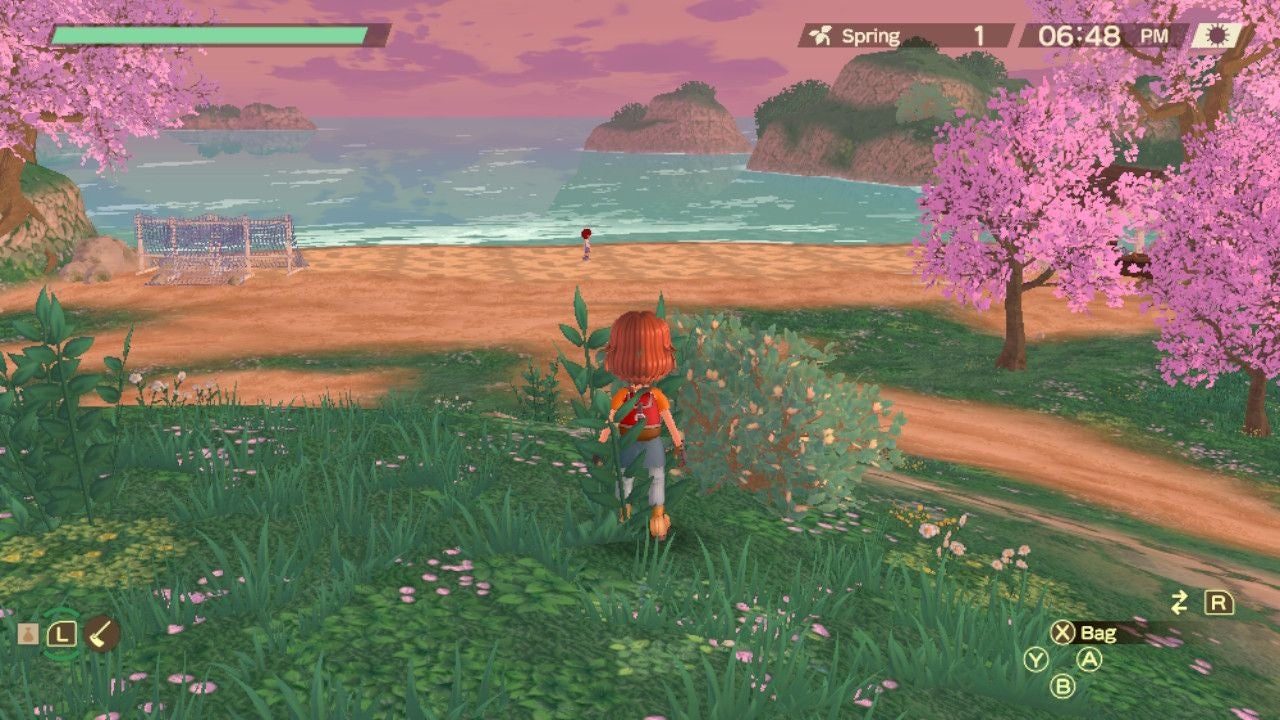Toggle the L shoulder button prompt
Image resolution: width=1280 pixels, height=720 pixels.
tap(62, 633)
